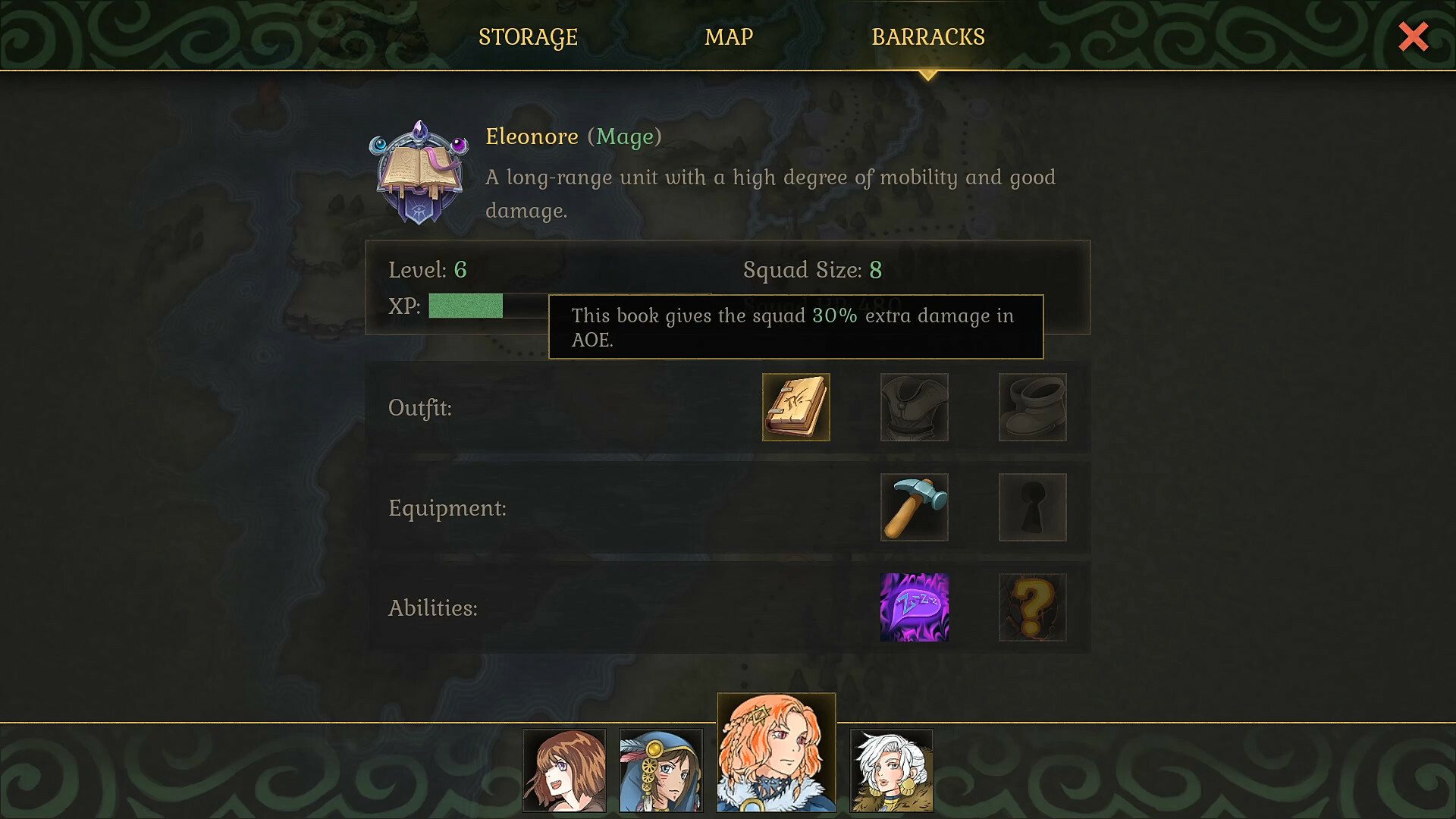1456x819 pixels.
Task: Select the brown-haired character portrait
Action: [564, 770]
